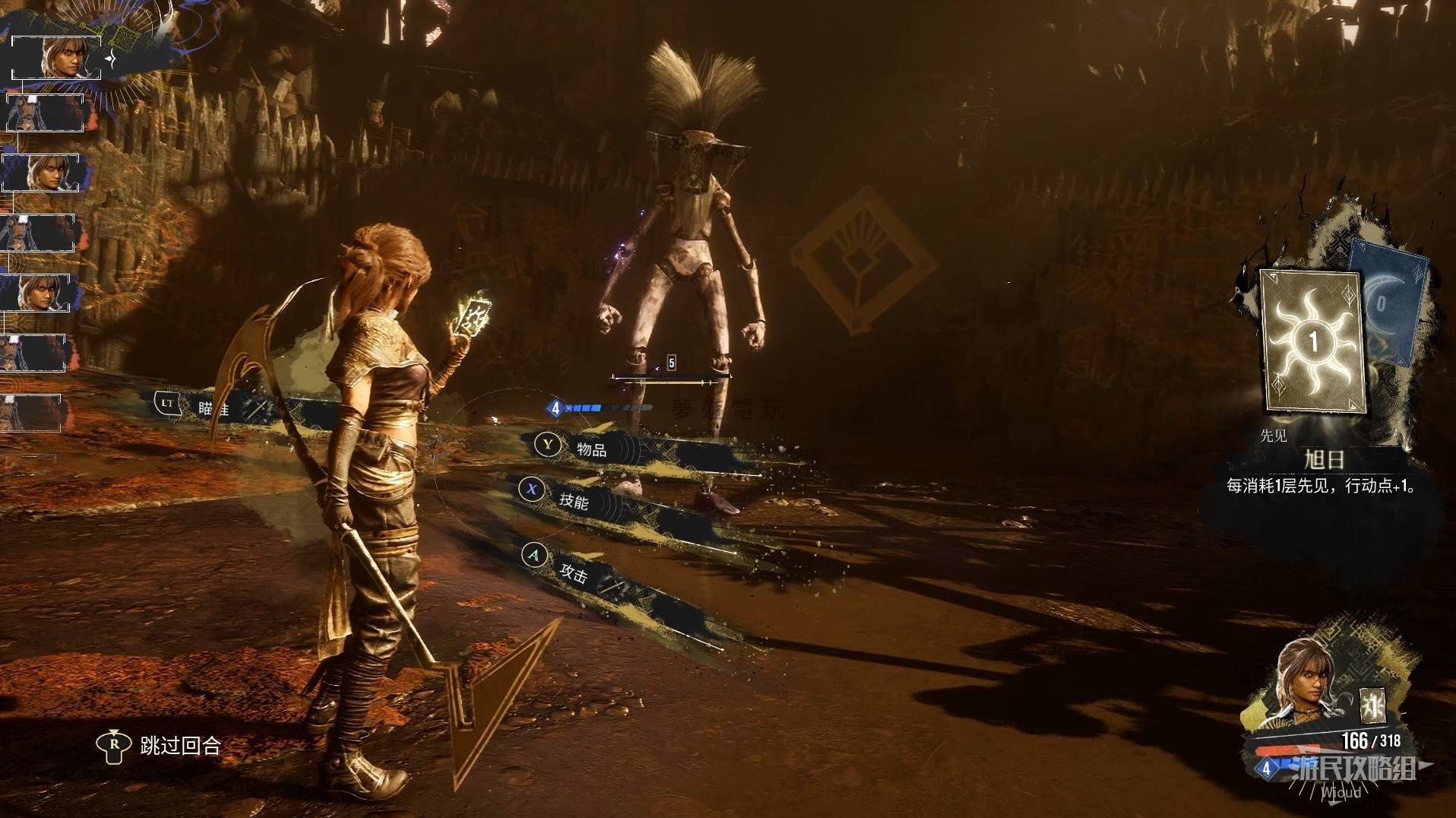Activate the 瞄准 aim option
This screenshot has height=818, width=1456.
[211, 408]
